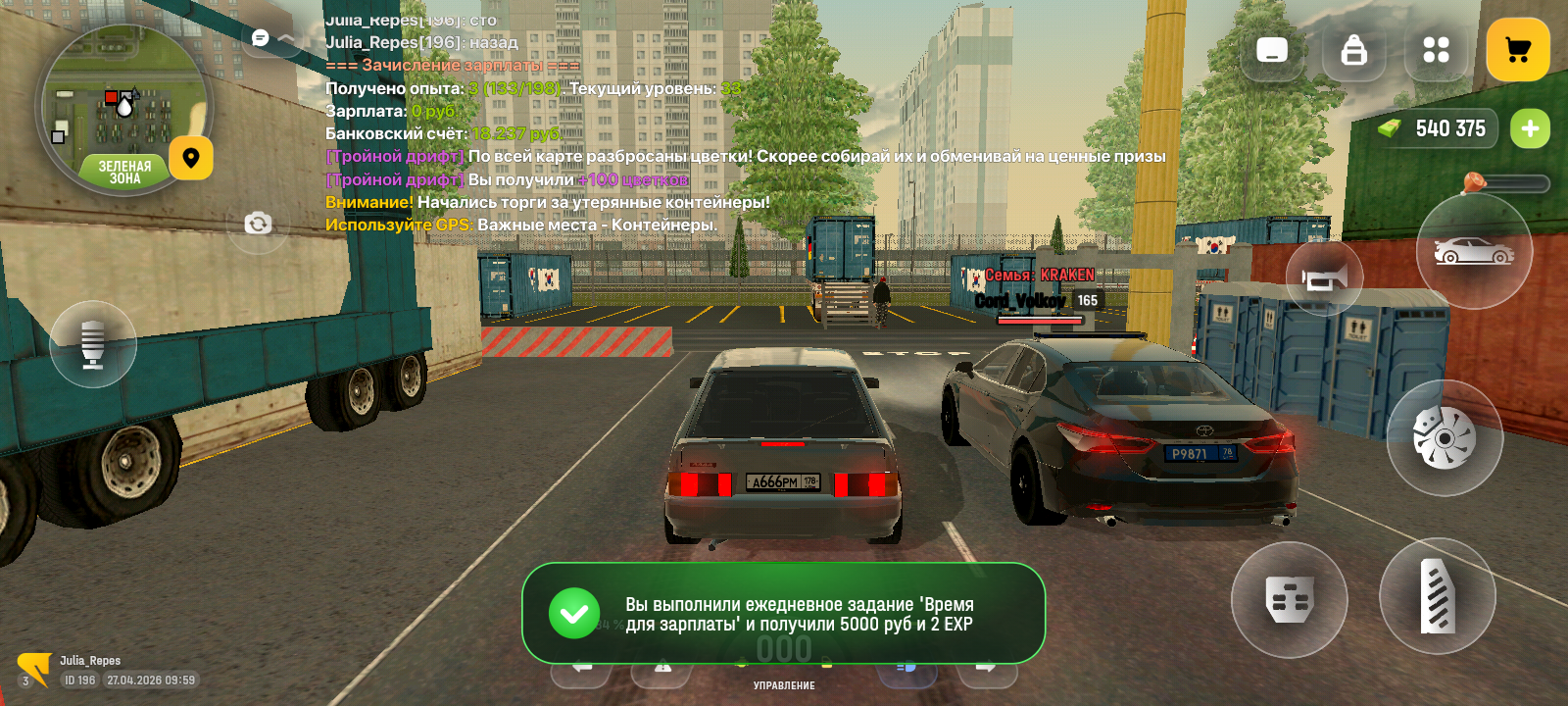Step on the brake pedal
1568x706 pixels.
[x=1289, y=598]
